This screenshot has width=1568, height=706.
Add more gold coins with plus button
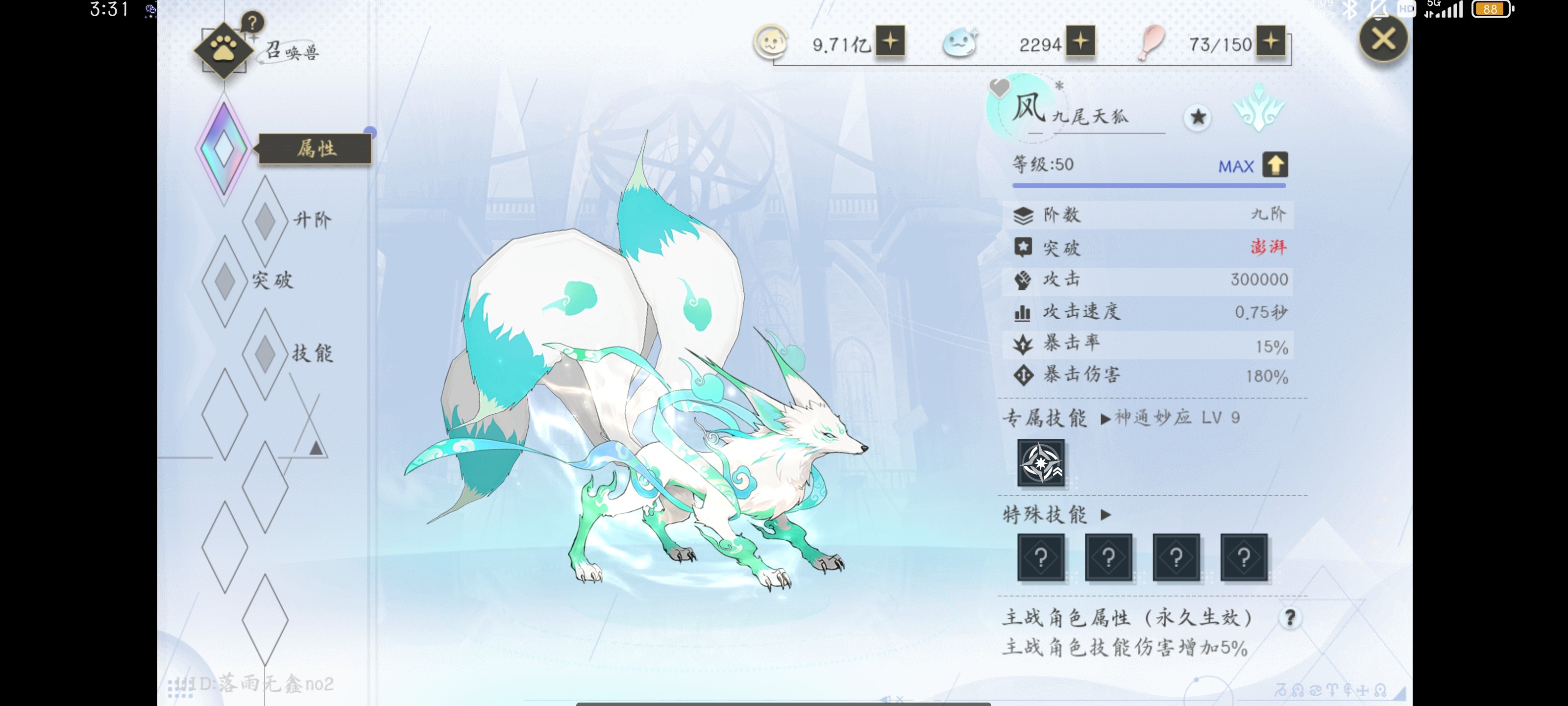tap(890, 41)
